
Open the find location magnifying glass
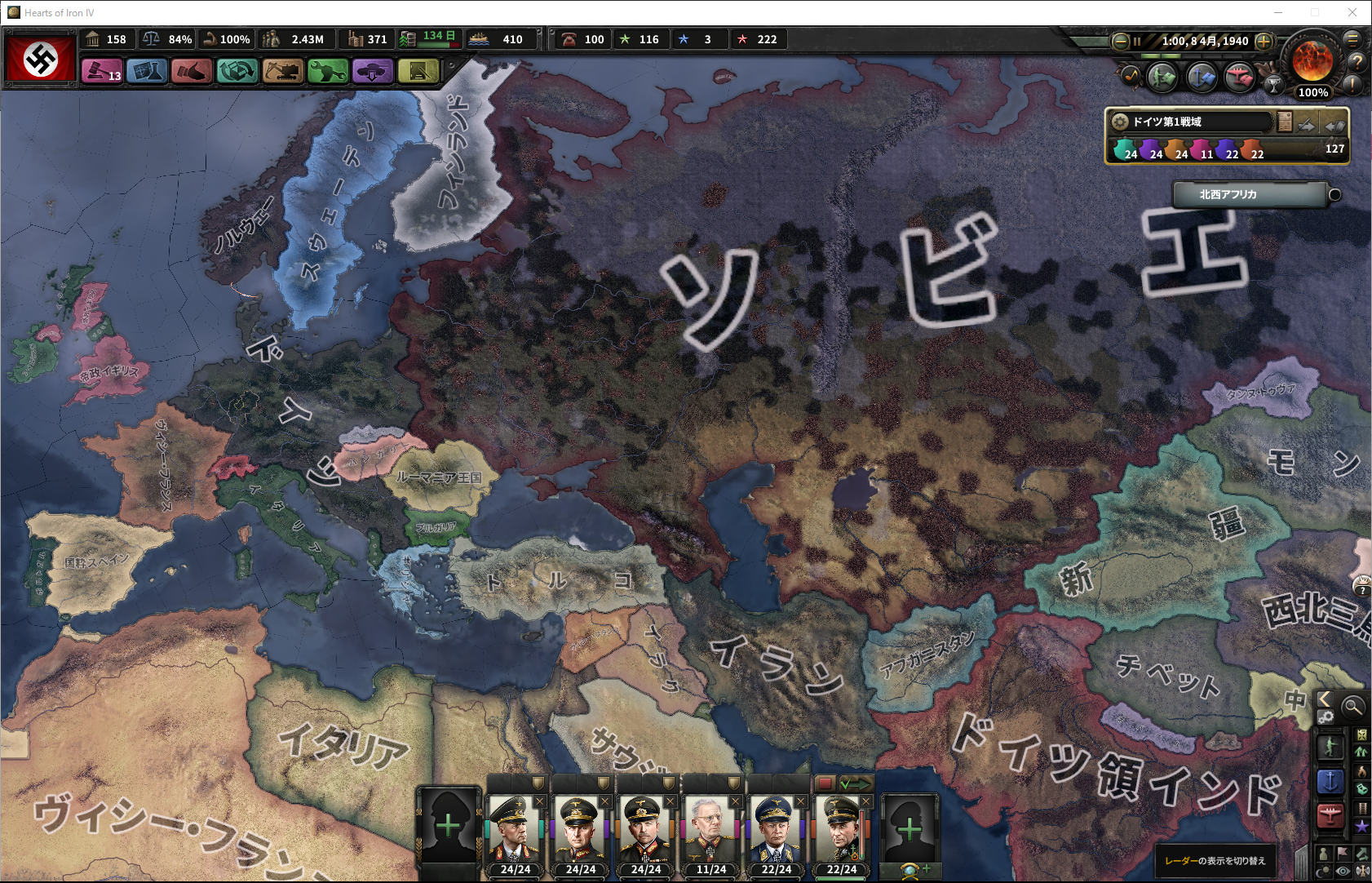click(x=1352, y=707)
